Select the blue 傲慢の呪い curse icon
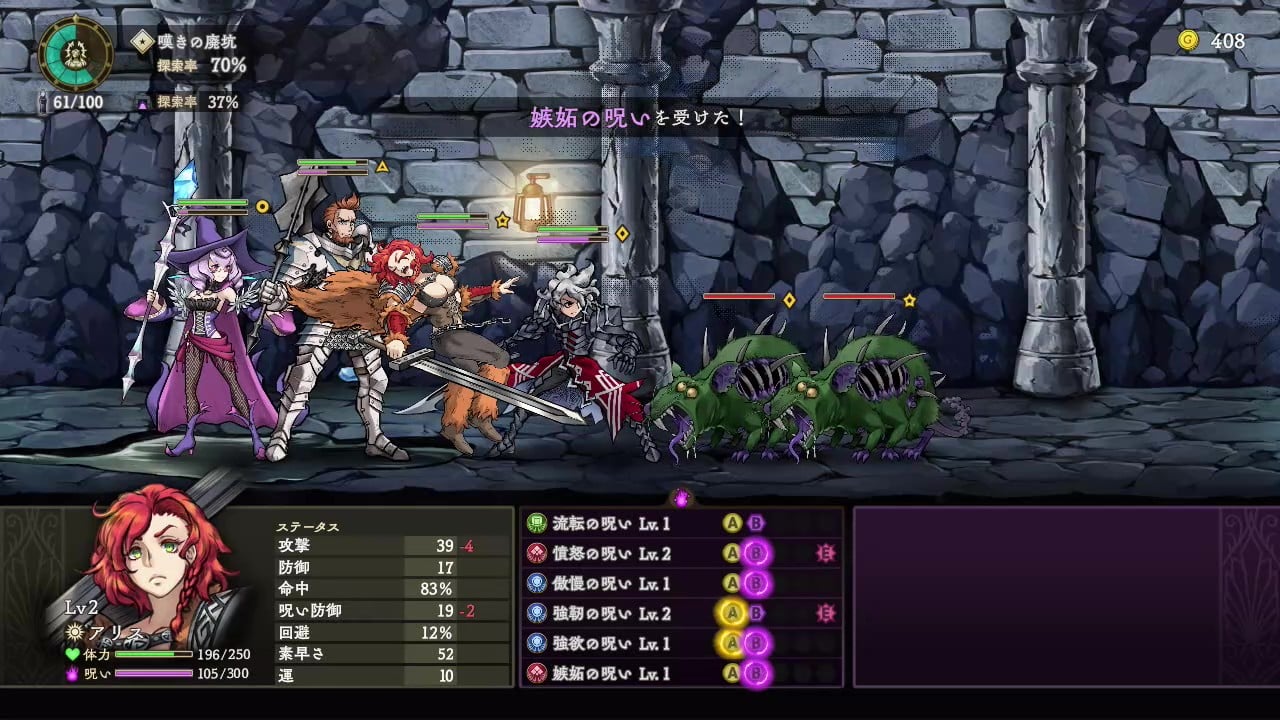 536,583
